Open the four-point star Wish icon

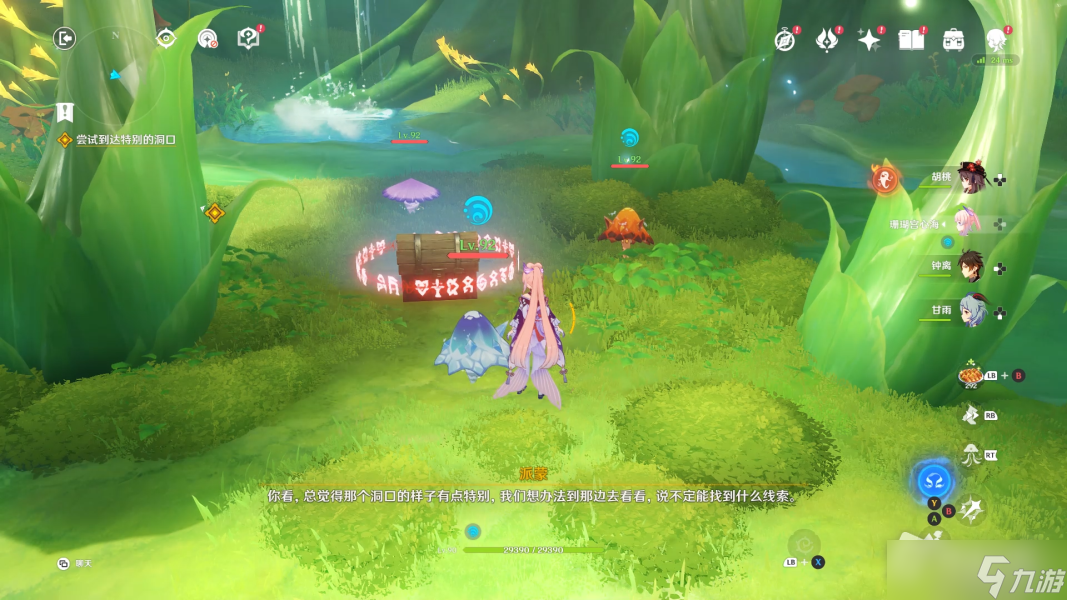click(869, 40)
